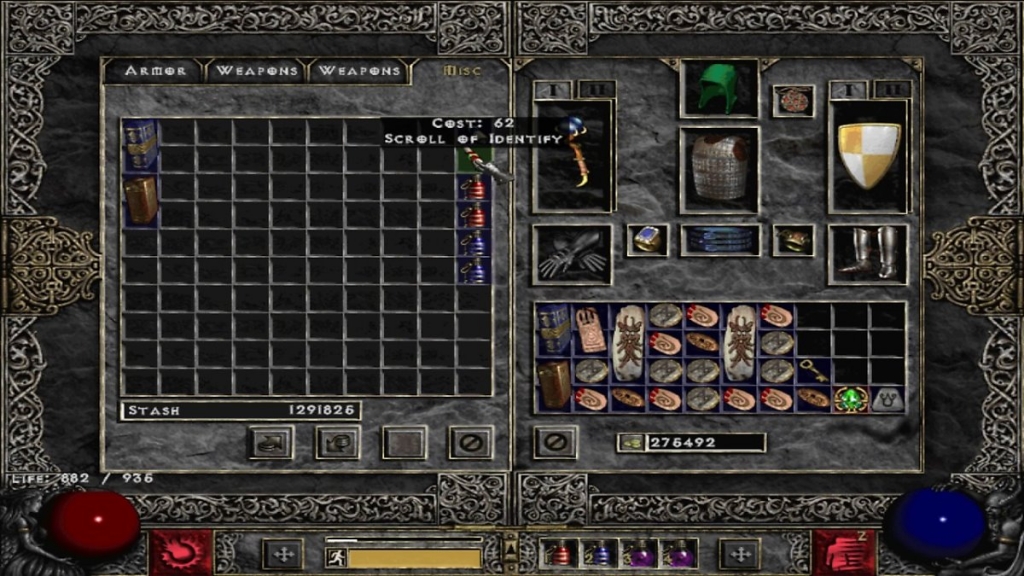The height and width of the screenshot is (576, 1024).
Task: Select the brown tome in the vendor grid
Action: tap(140, 199)
